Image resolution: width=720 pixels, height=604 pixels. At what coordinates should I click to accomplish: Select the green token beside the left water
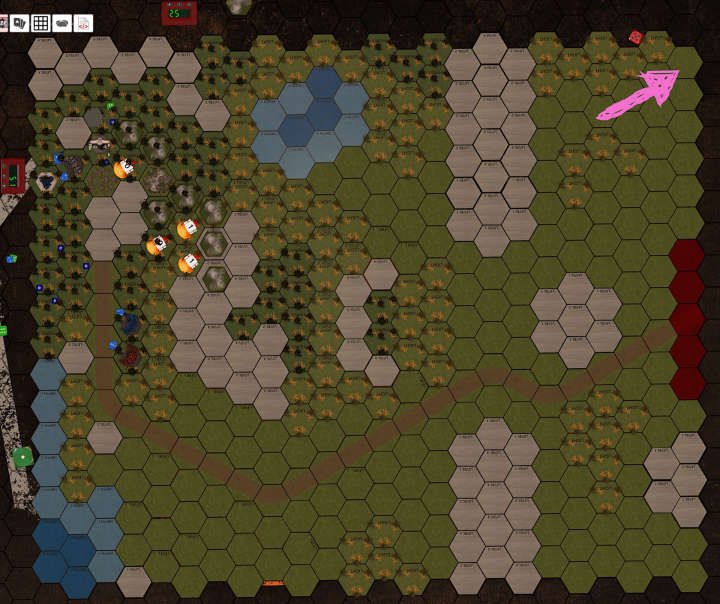click(22, 457)
